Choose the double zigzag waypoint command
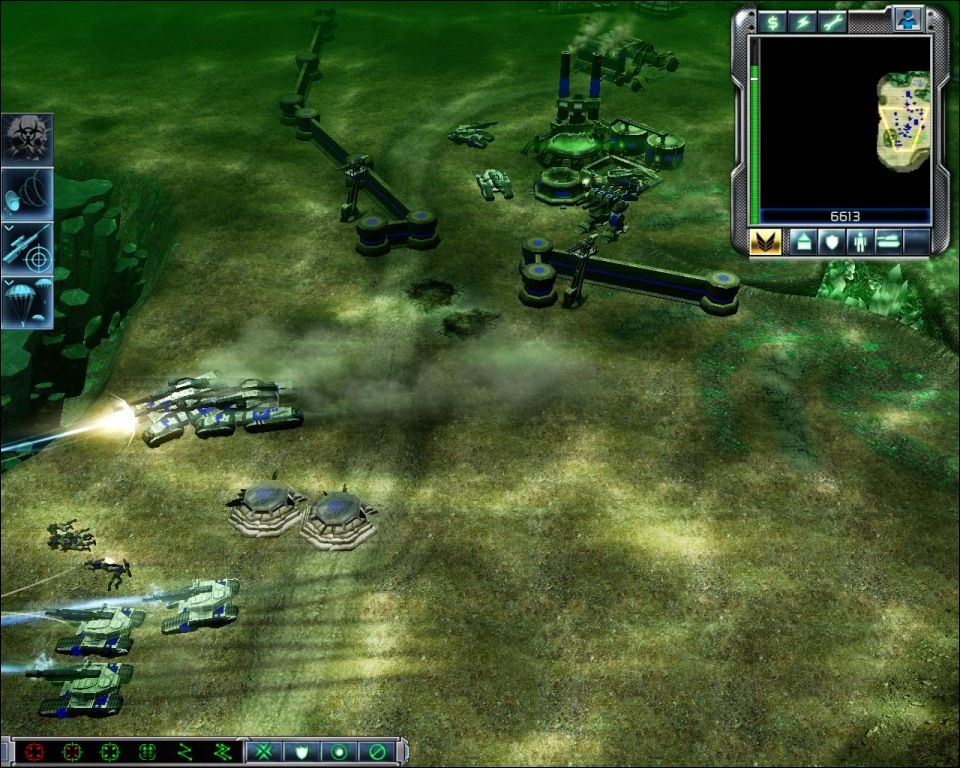 pyautogui.click(x=222, y=751)
